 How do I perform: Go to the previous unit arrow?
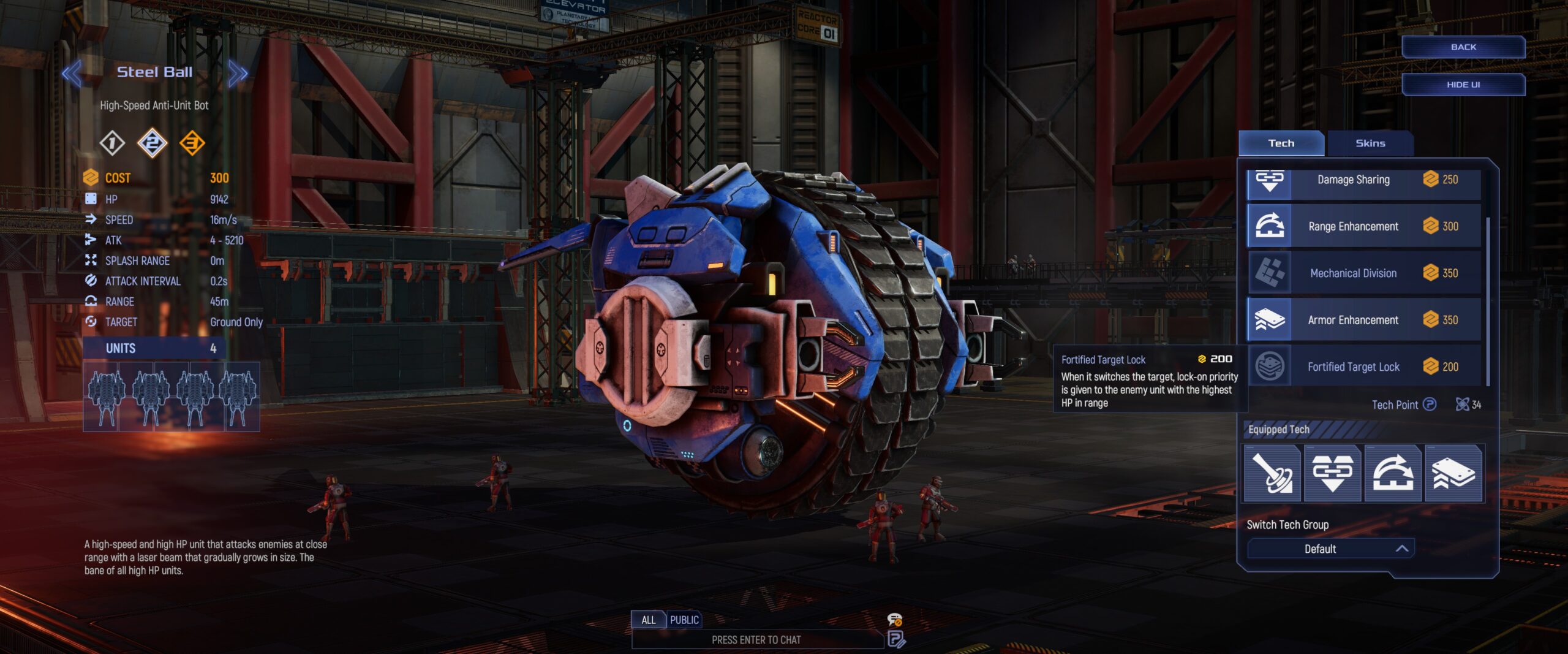coord(71,74)
